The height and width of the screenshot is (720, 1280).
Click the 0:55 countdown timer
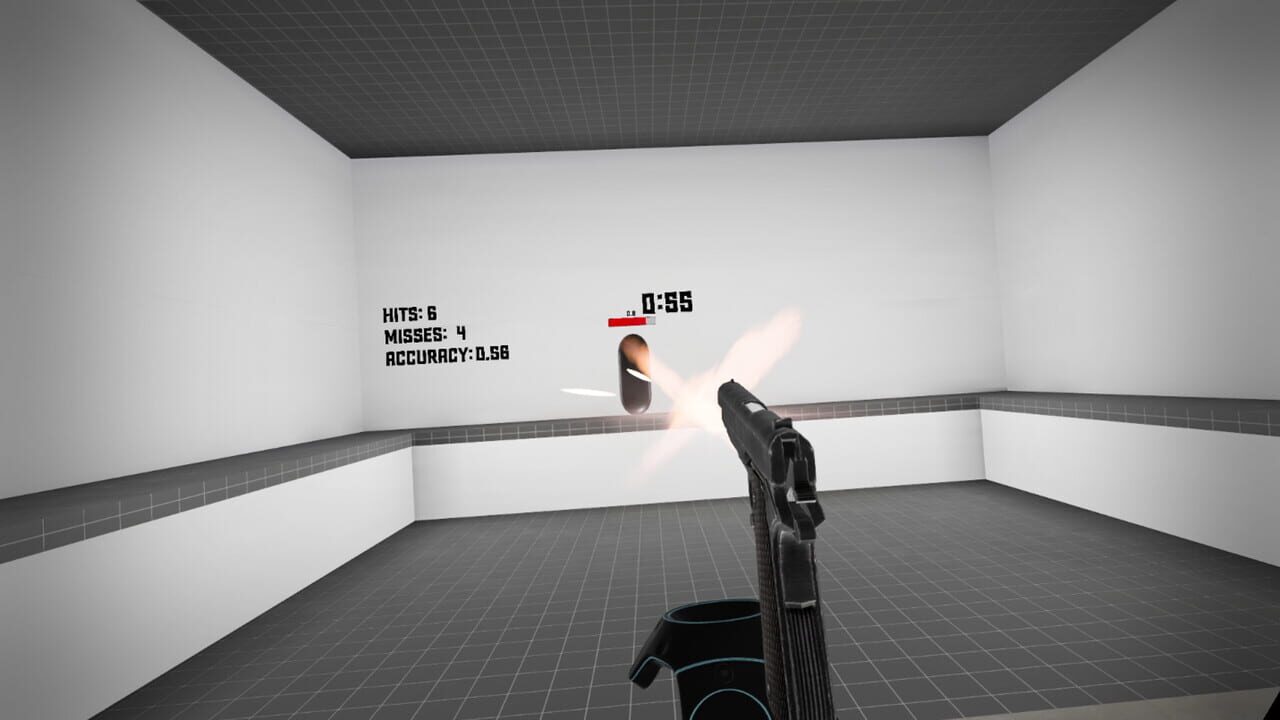tap(669, 304)
